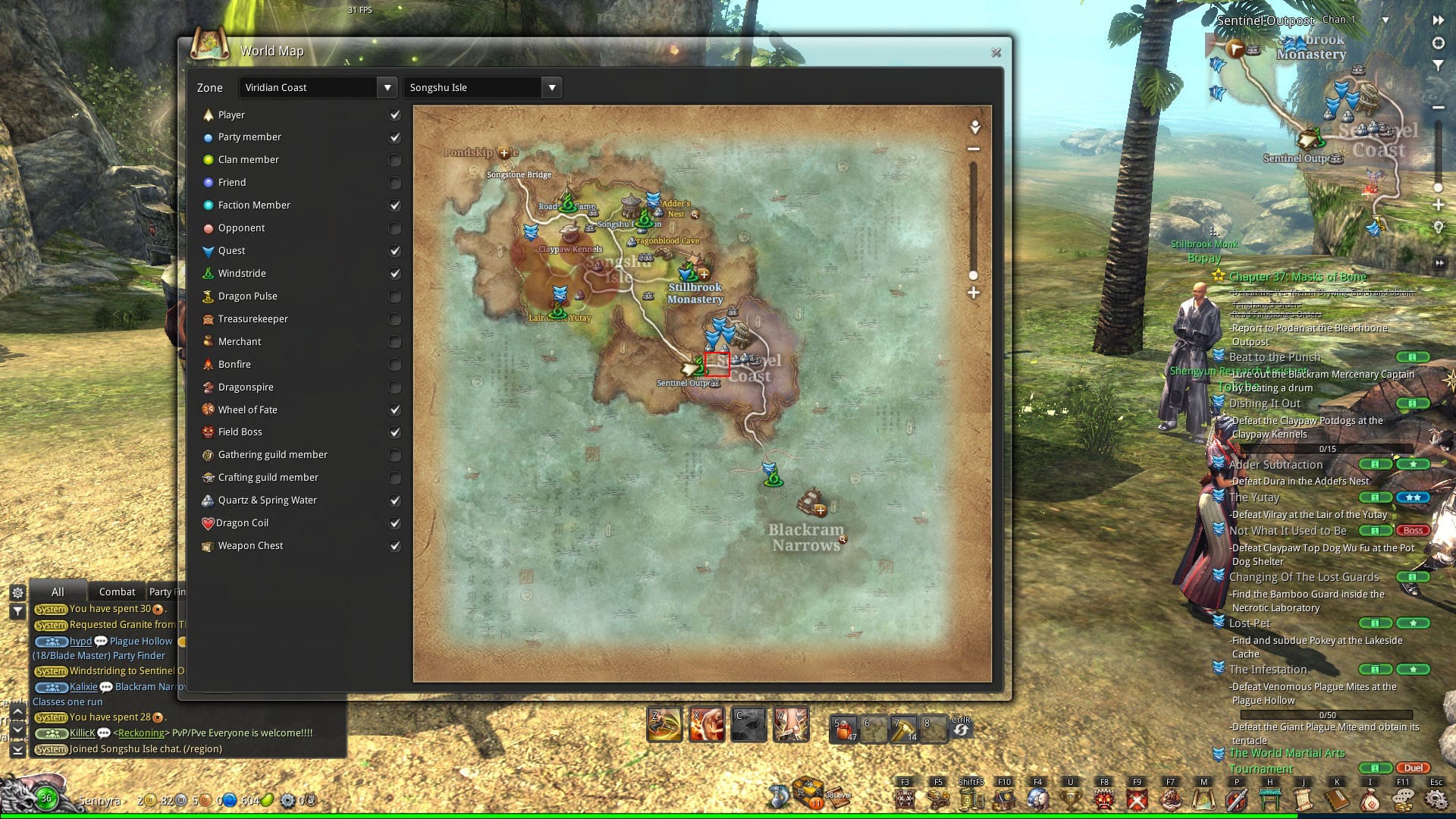Turn on the Merchant map markers
The width and height of the screenshot is (1456, 819).
(x=394, y=342)
